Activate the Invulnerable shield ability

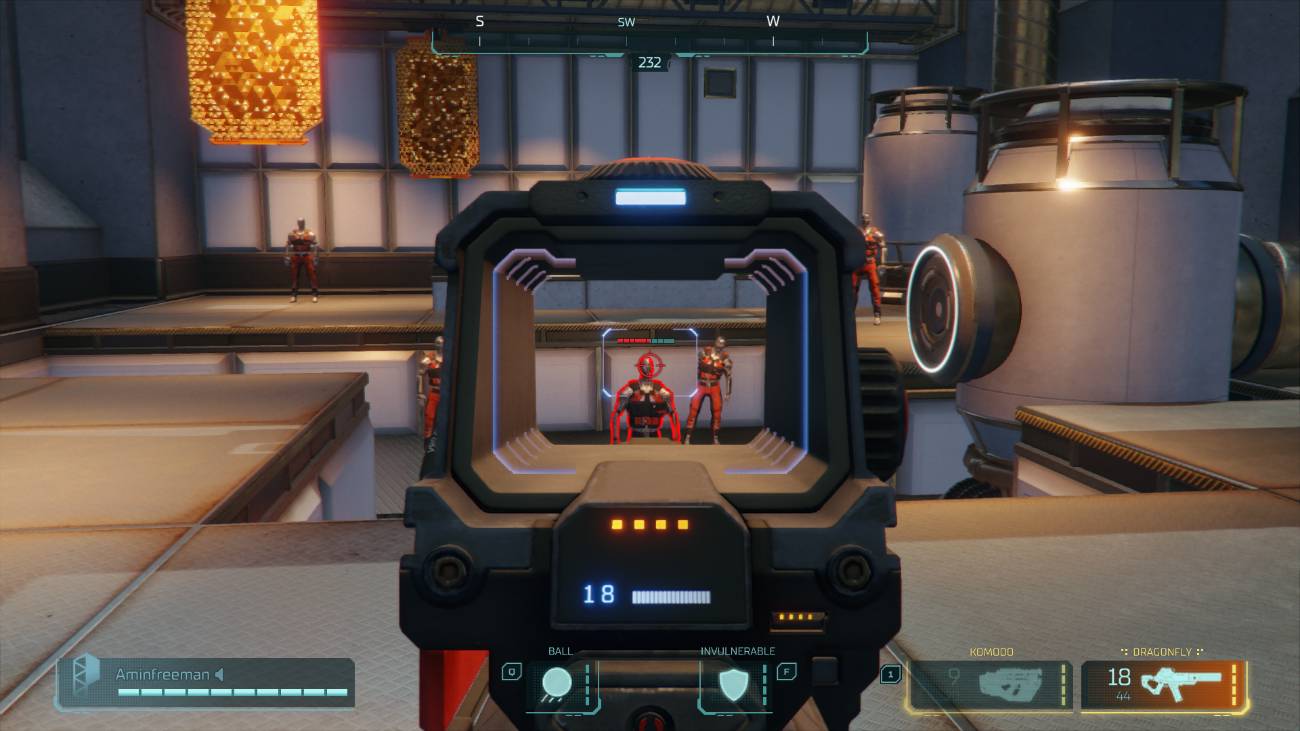[735, 684]
